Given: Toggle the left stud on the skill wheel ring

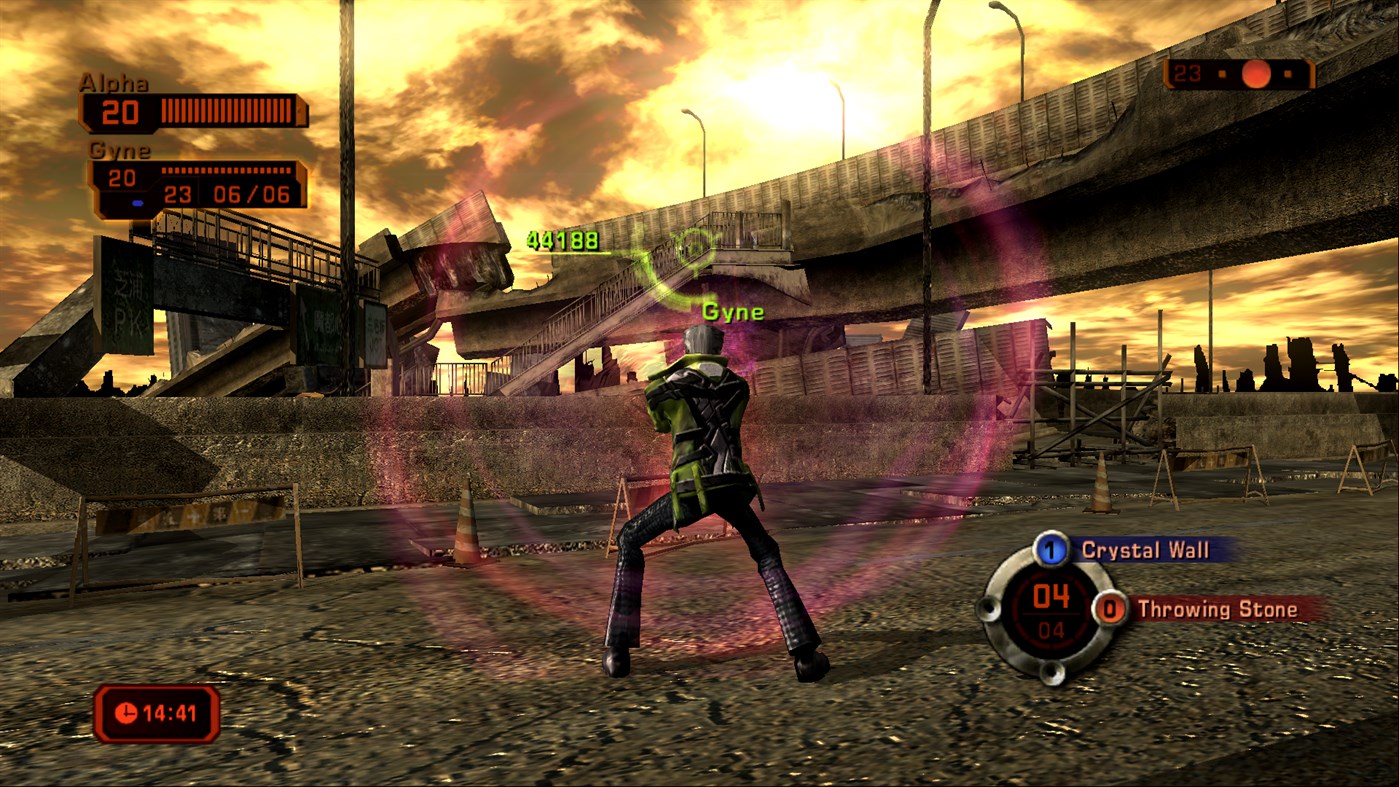Looking at the screenshot, I should tap(989, 609).
